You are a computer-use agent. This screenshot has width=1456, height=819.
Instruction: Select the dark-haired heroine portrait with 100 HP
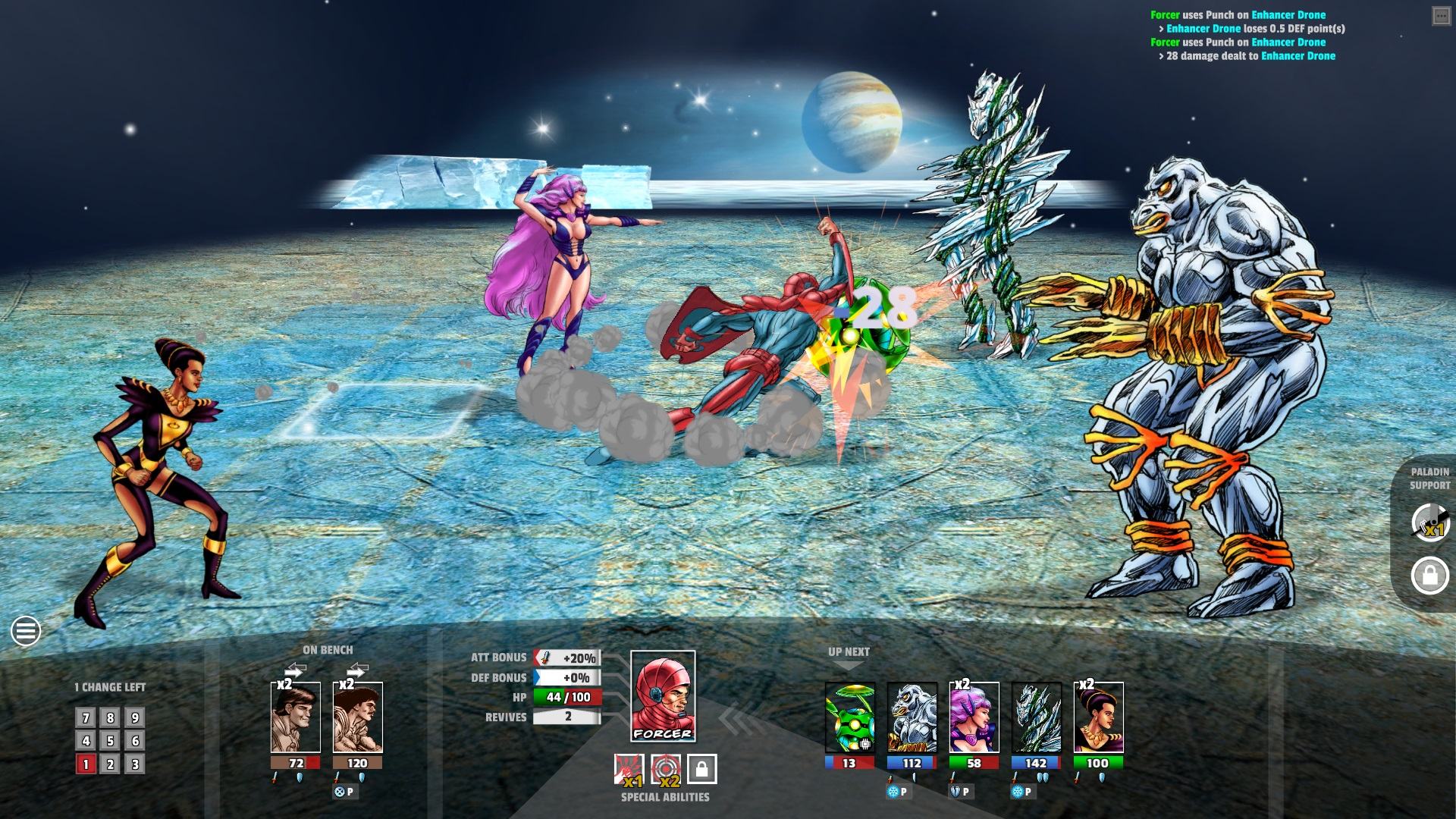(x=1098, y=717)
